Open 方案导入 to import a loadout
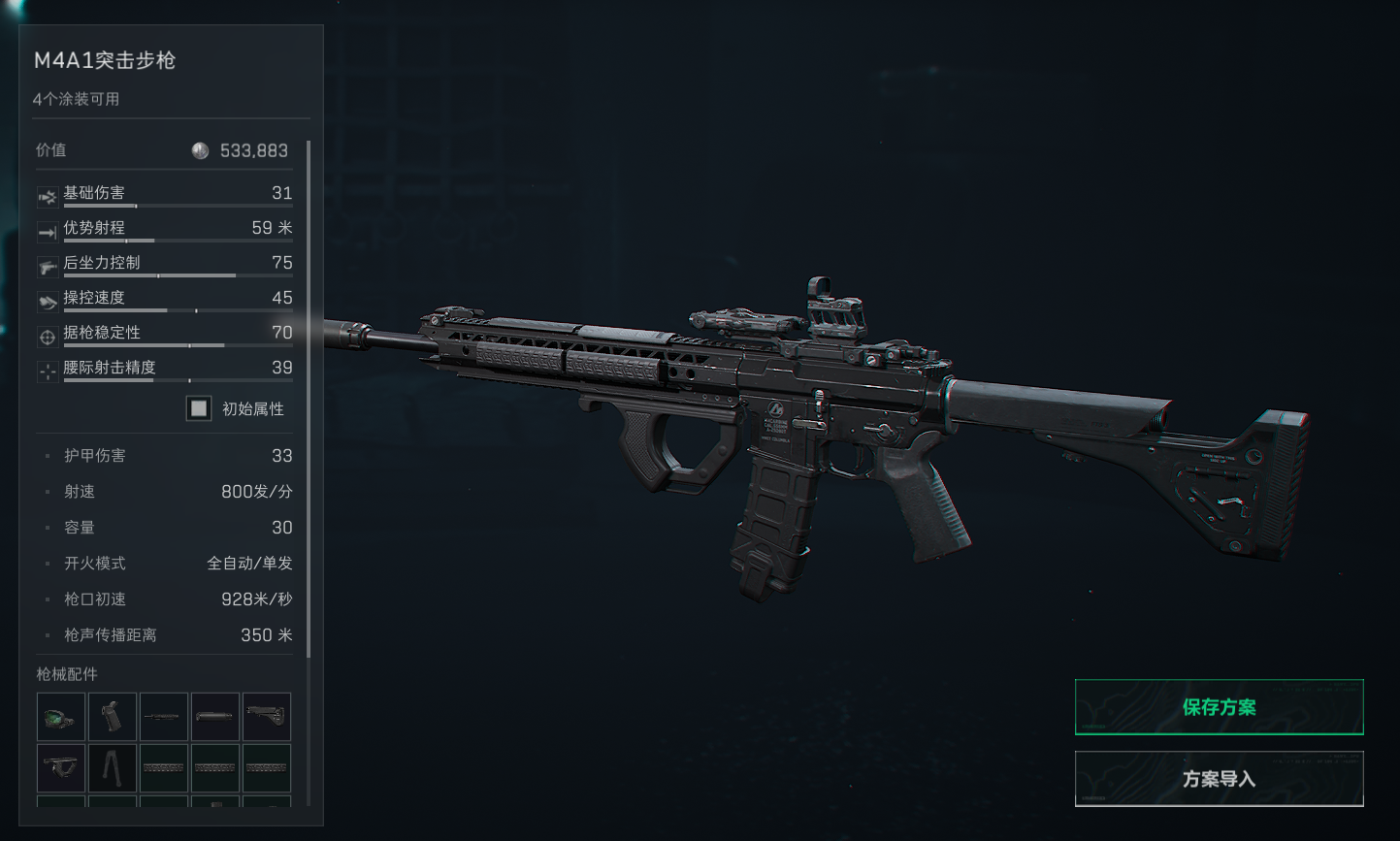 (x=1219, y=779)
